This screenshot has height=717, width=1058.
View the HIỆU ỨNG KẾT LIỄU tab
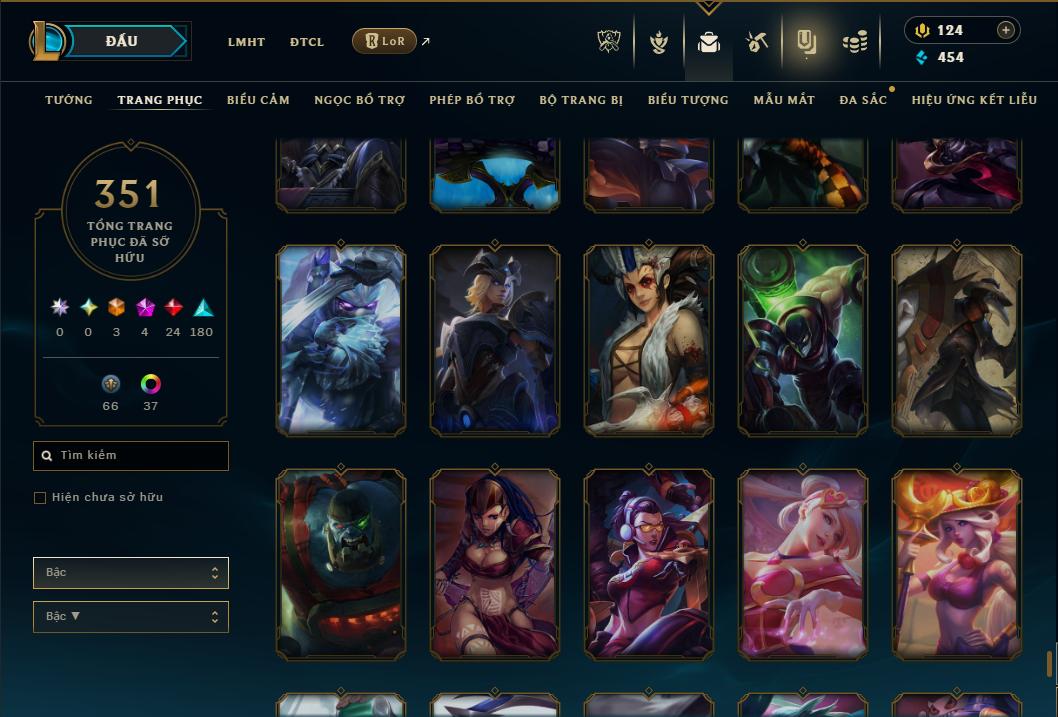tap(974, 100)
